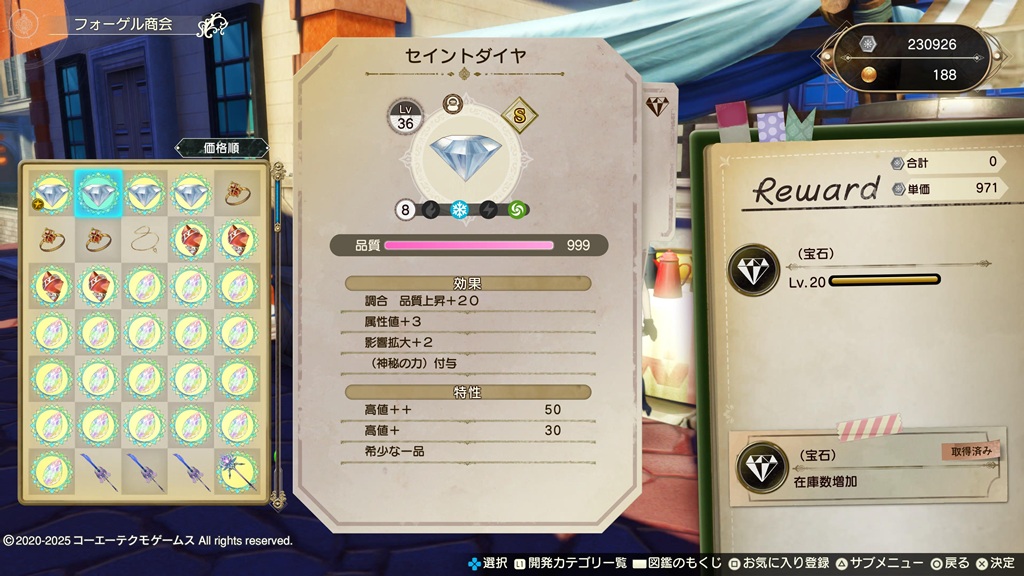Choose the diamond slot marked with a star

tap(51, 191)
